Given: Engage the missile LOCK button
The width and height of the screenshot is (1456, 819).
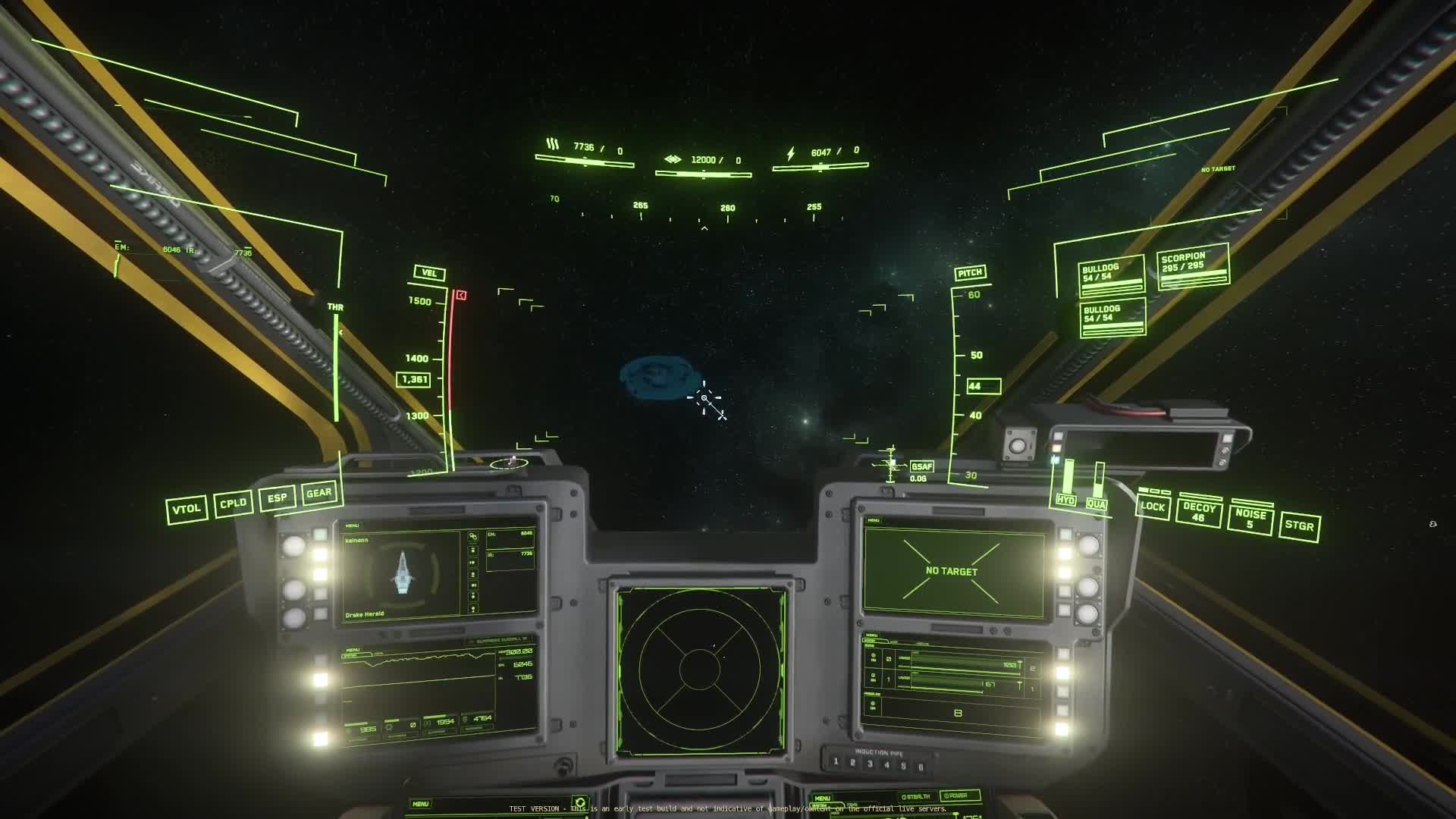Looking at the screenshot, I should click(1152, 507).
